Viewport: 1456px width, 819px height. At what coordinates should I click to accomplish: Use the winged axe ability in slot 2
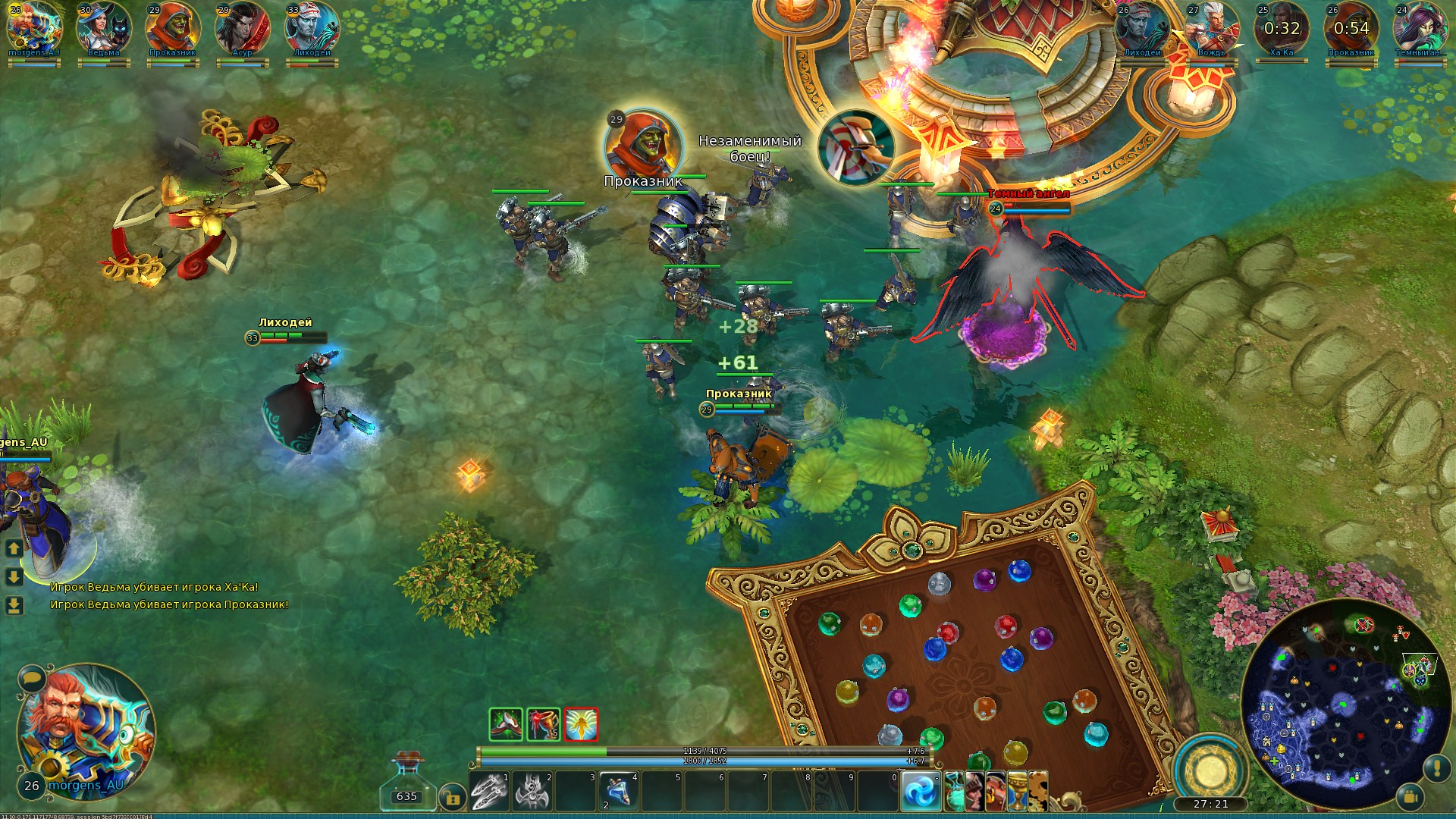(x=532, y=791)
